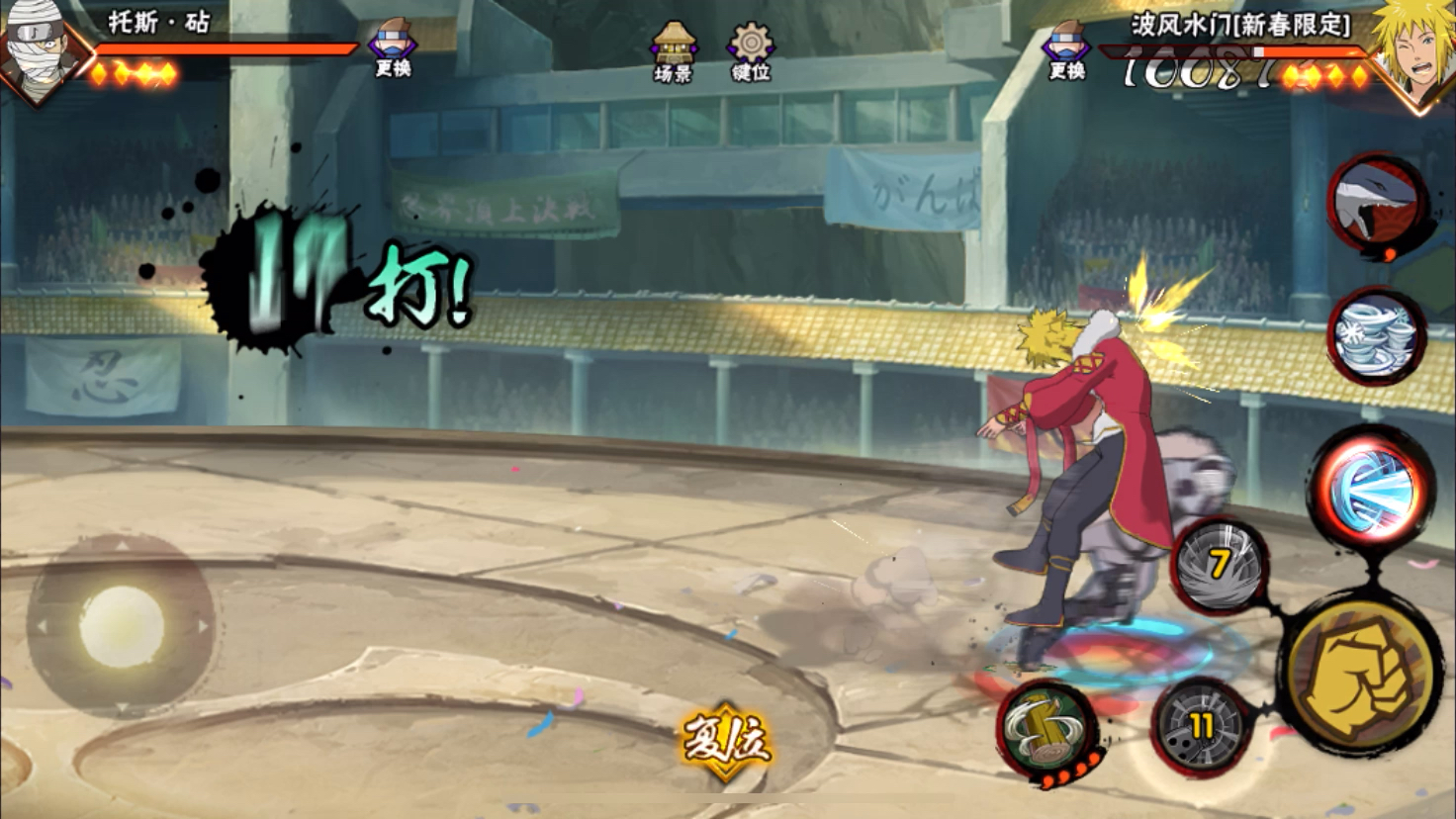Open the 场景 scene selector
This screenshot has height=819, width=1456.
(673, 51)
